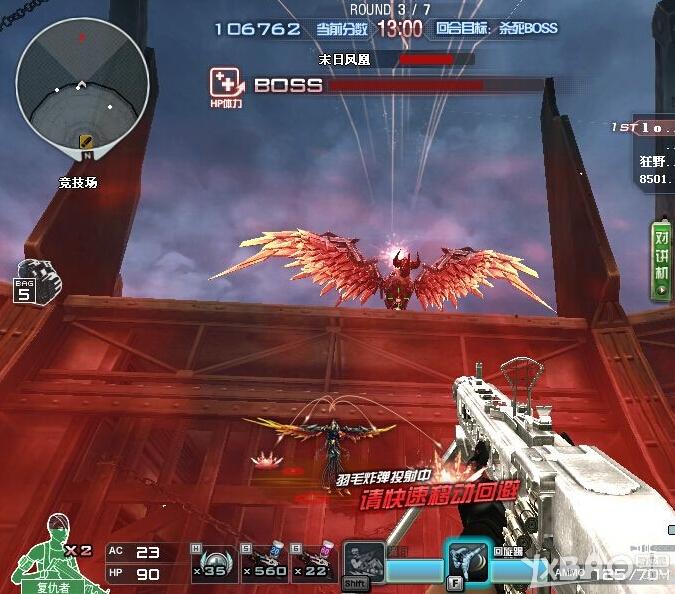
Task: Click the HP体力 boss health icon
Action: click(x=225, y=85)
